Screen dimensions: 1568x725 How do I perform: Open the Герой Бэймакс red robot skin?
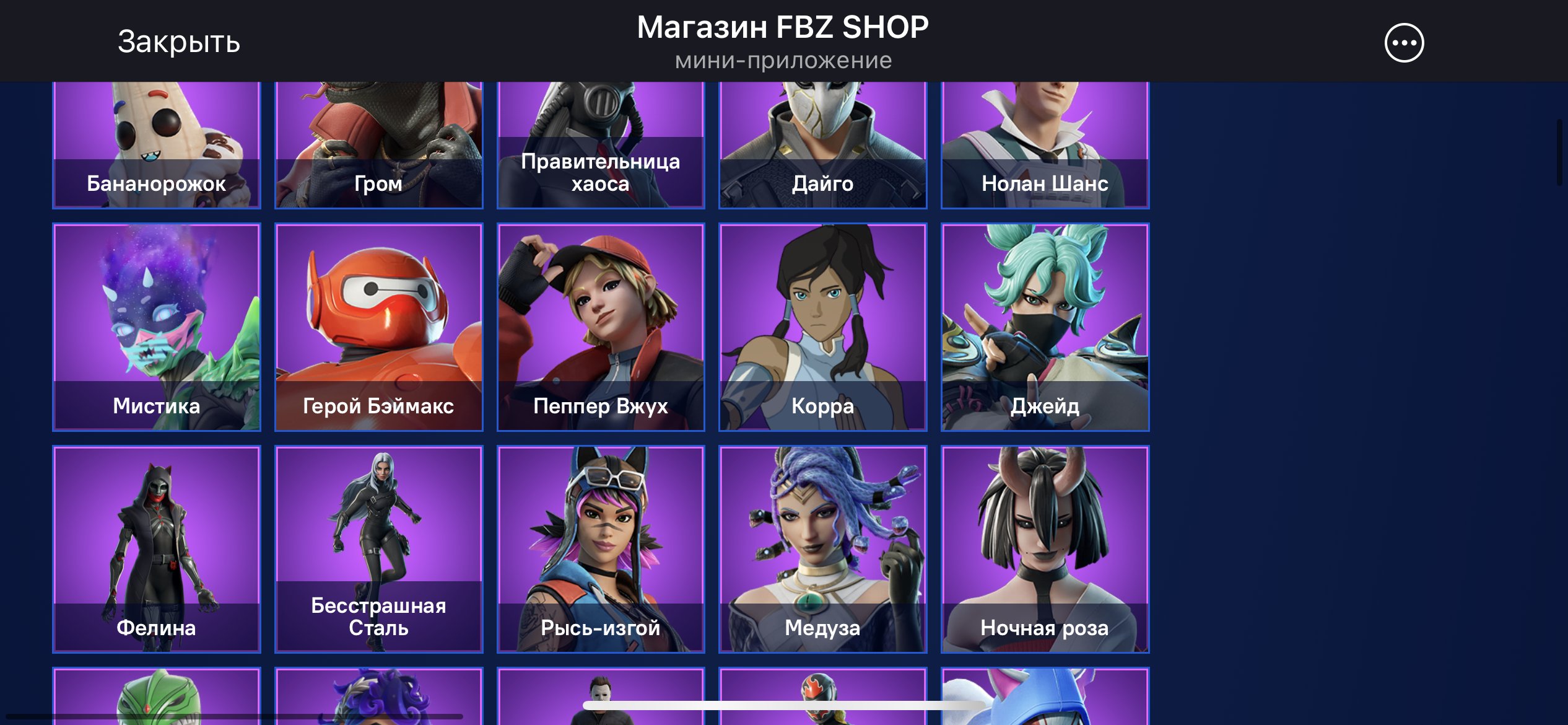coord(378,327)
